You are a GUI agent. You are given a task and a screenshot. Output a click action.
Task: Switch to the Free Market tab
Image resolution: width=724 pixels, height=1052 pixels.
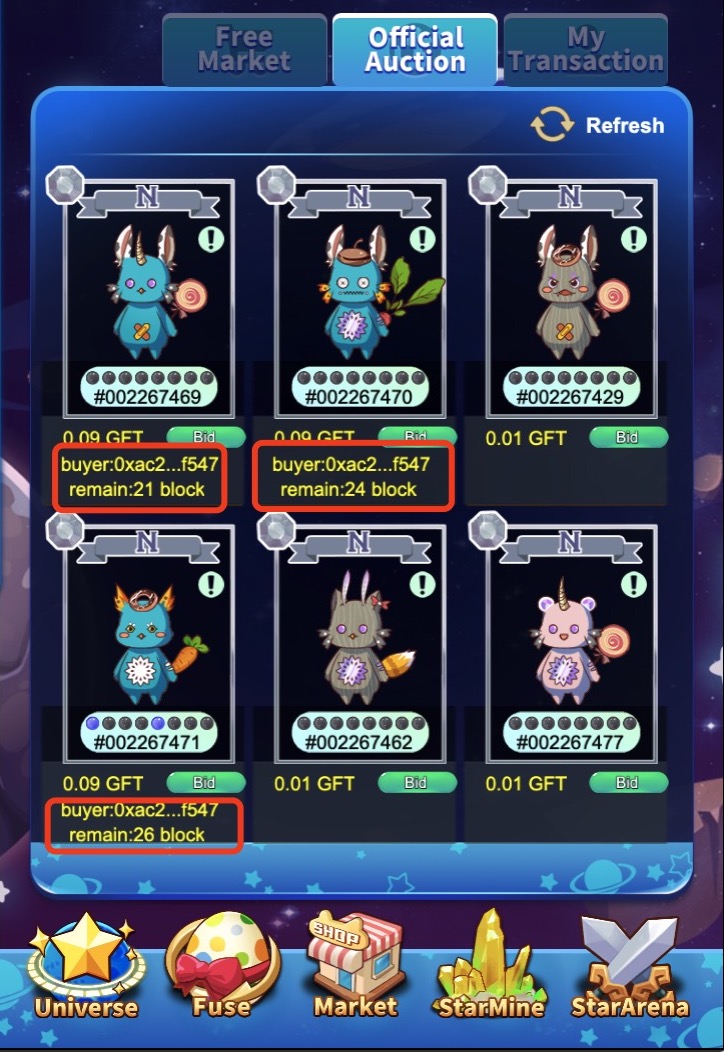(x=245, y=49)
